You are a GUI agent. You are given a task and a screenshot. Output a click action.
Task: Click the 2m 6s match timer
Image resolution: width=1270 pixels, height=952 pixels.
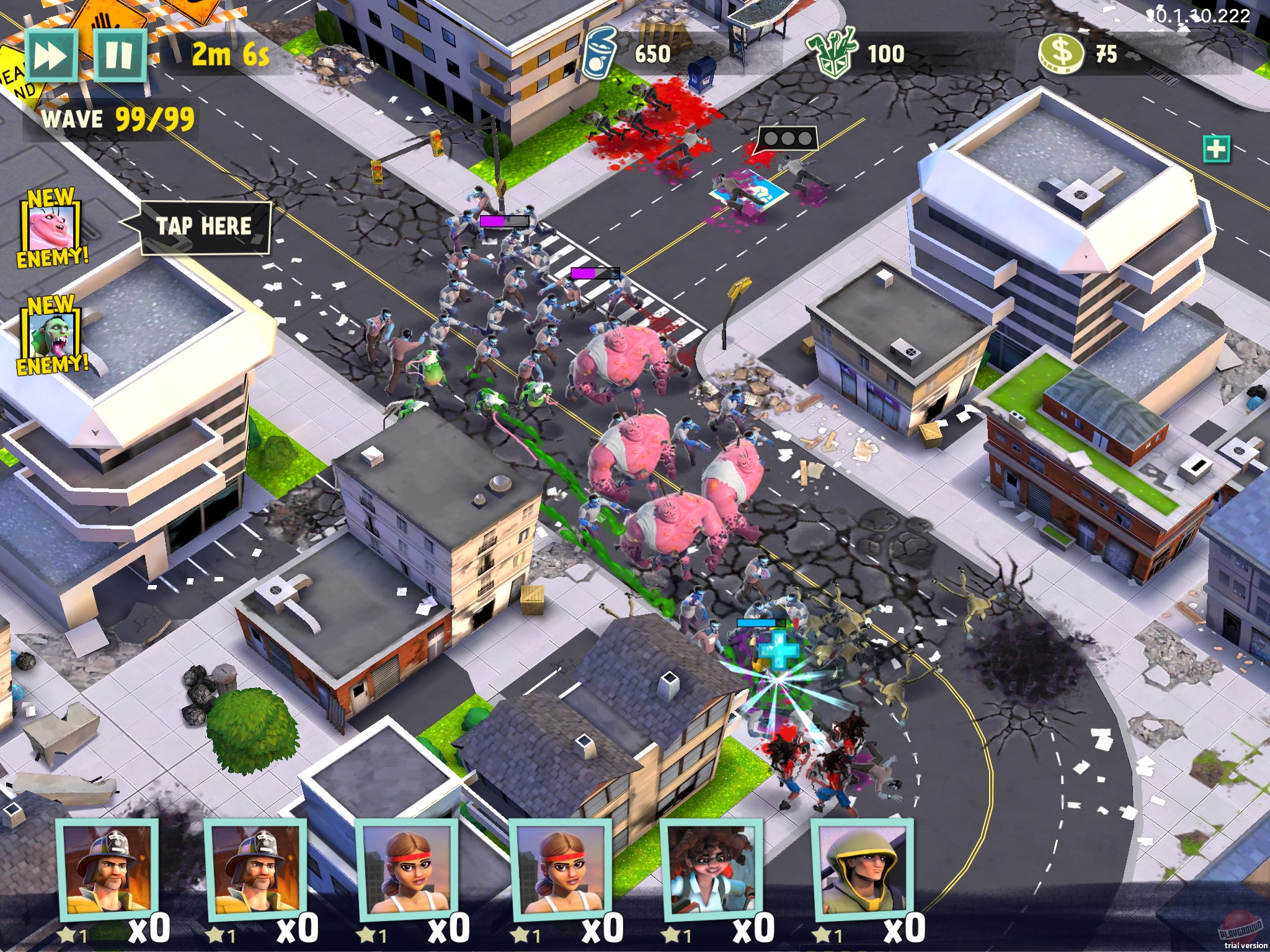coord(229,55)
